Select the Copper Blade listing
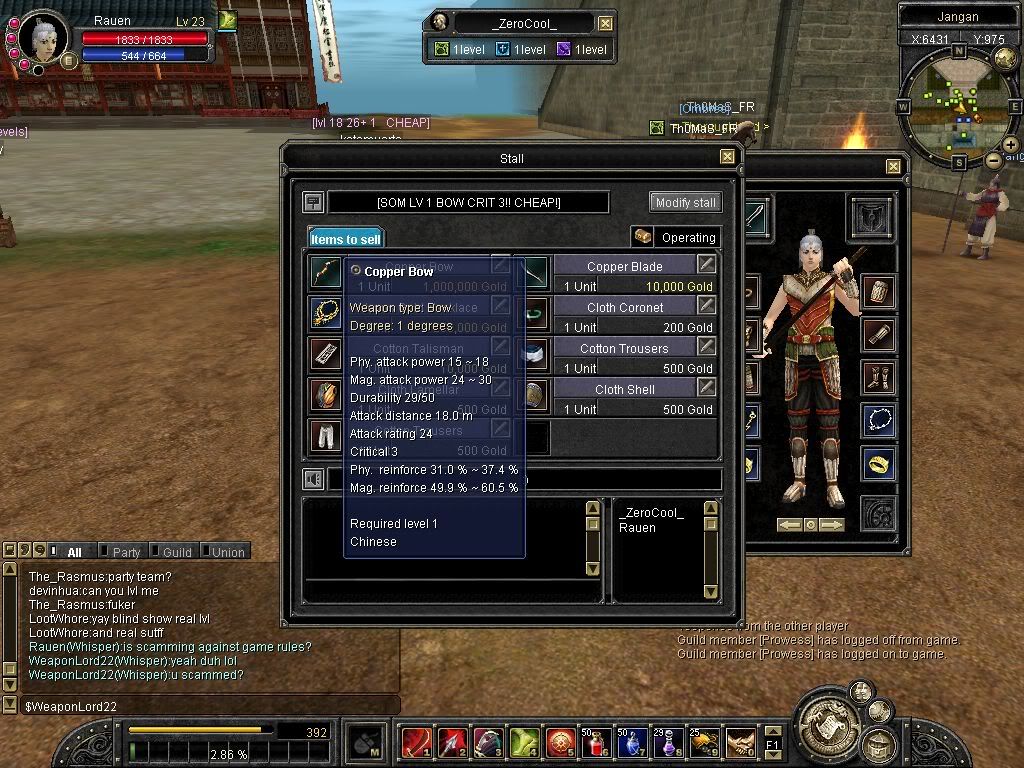1024x768 pixels. pos(625,266)
